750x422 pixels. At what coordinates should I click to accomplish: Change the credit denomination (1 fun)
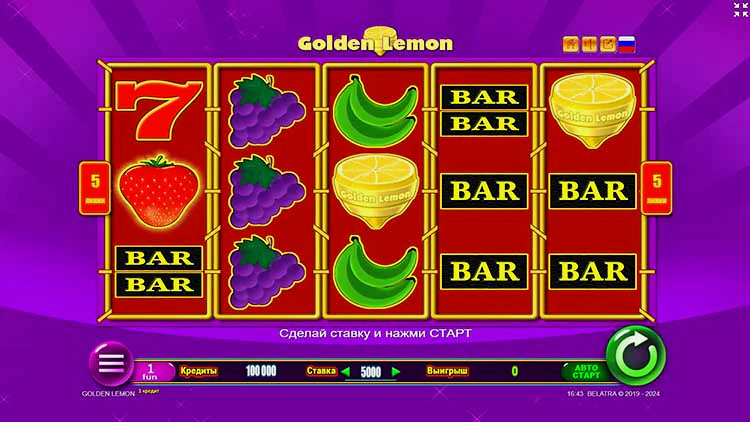[x=153, y=371]
